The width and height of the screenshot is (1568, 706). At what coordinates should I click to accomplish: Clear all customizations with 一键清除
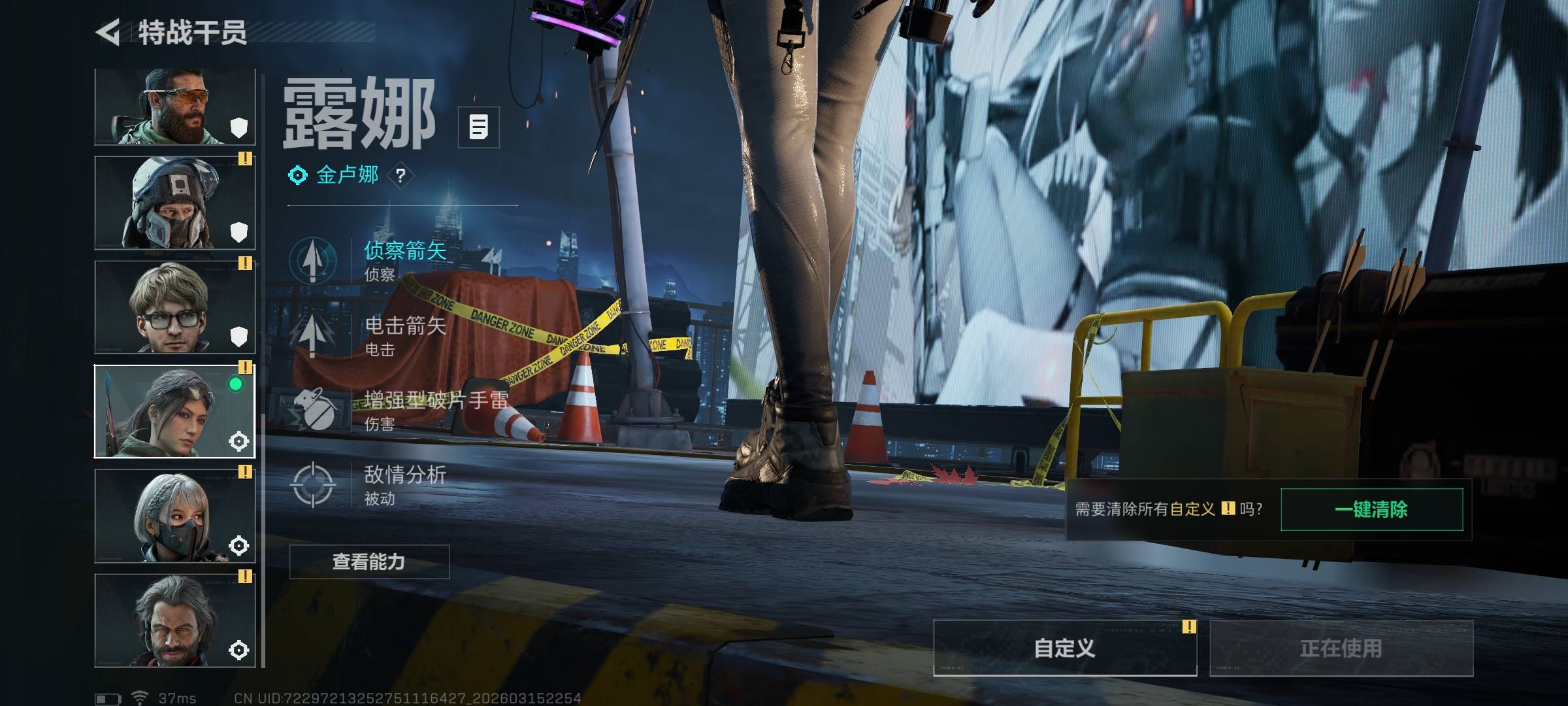pyautogui.click(x=1371, y=509)
